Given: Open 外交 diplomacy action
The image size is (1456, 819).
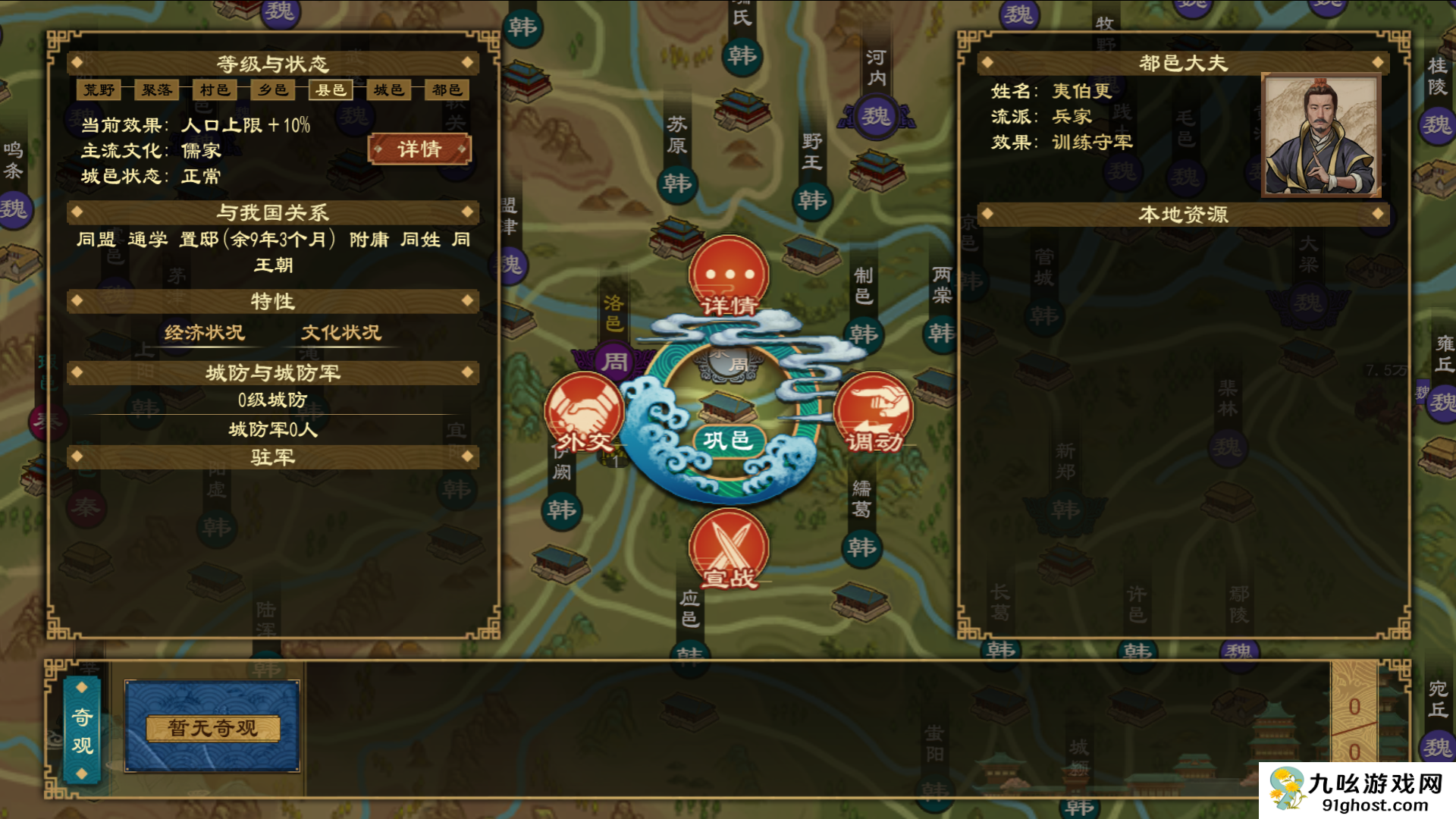Looking at the screenshot, I should pos(584,413).
